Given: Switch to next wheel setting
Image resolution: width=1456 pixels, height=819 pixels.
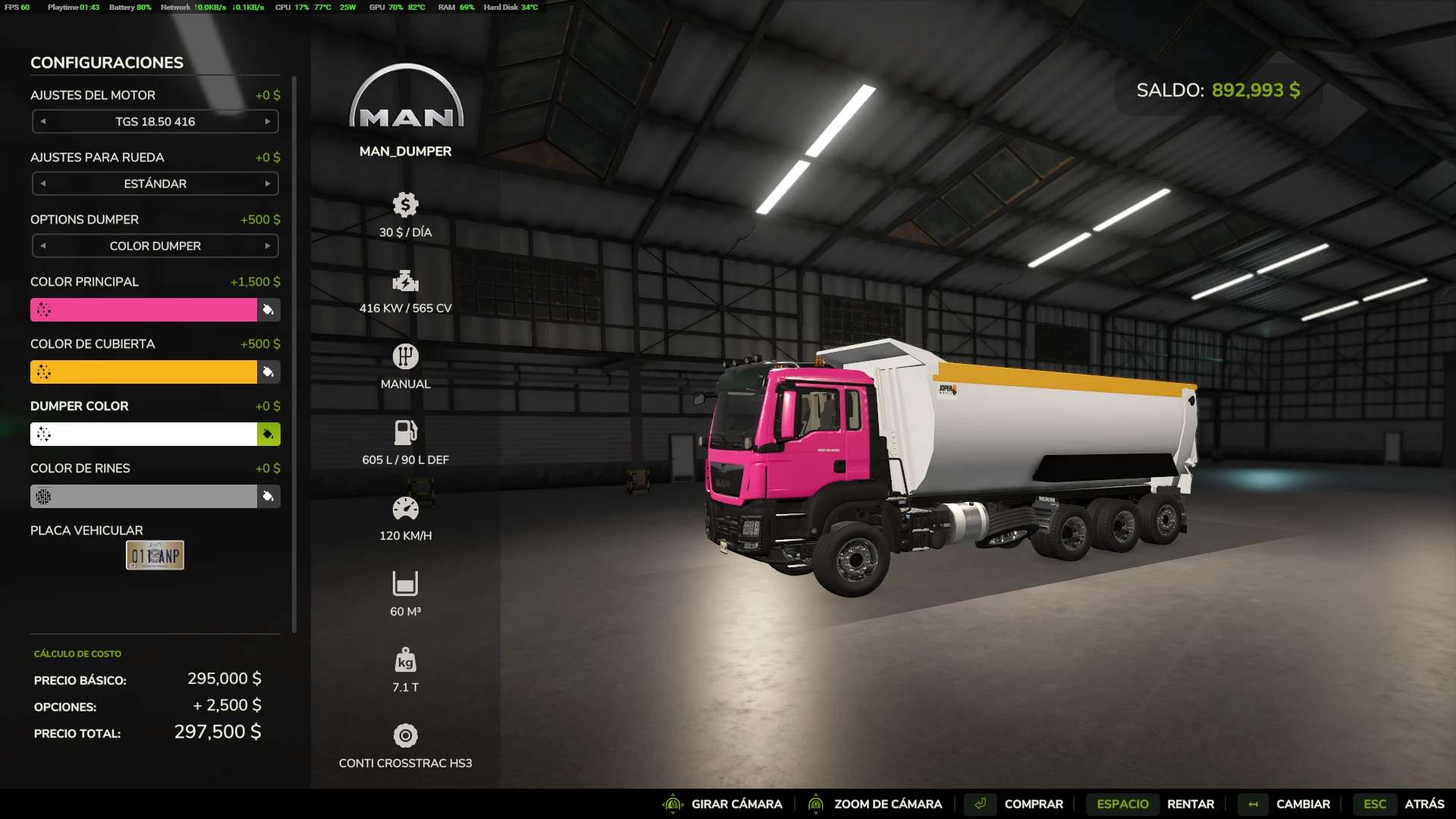Looking at the screenshot, I should 268,184.
